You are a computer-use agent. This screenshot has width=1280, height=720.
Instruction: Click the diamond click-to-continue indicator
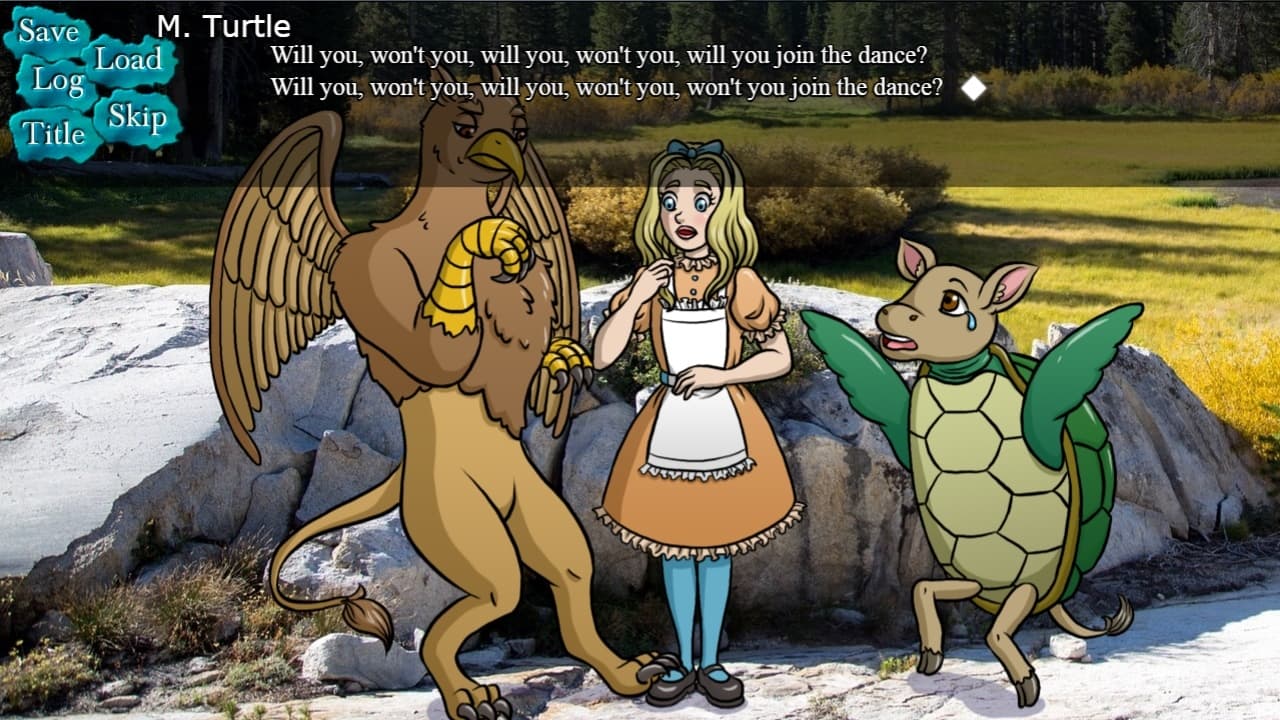(974, 90)
